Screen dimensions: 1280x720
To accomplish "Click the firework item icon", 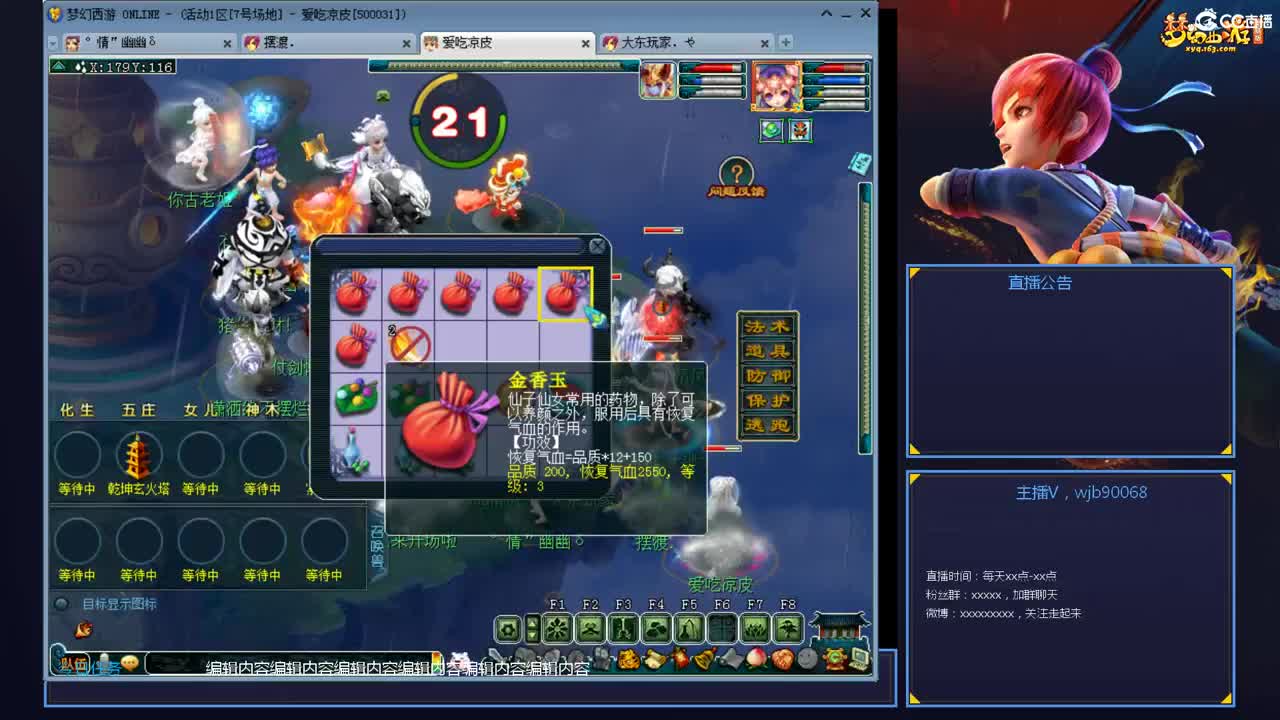I will pos(678,658).
